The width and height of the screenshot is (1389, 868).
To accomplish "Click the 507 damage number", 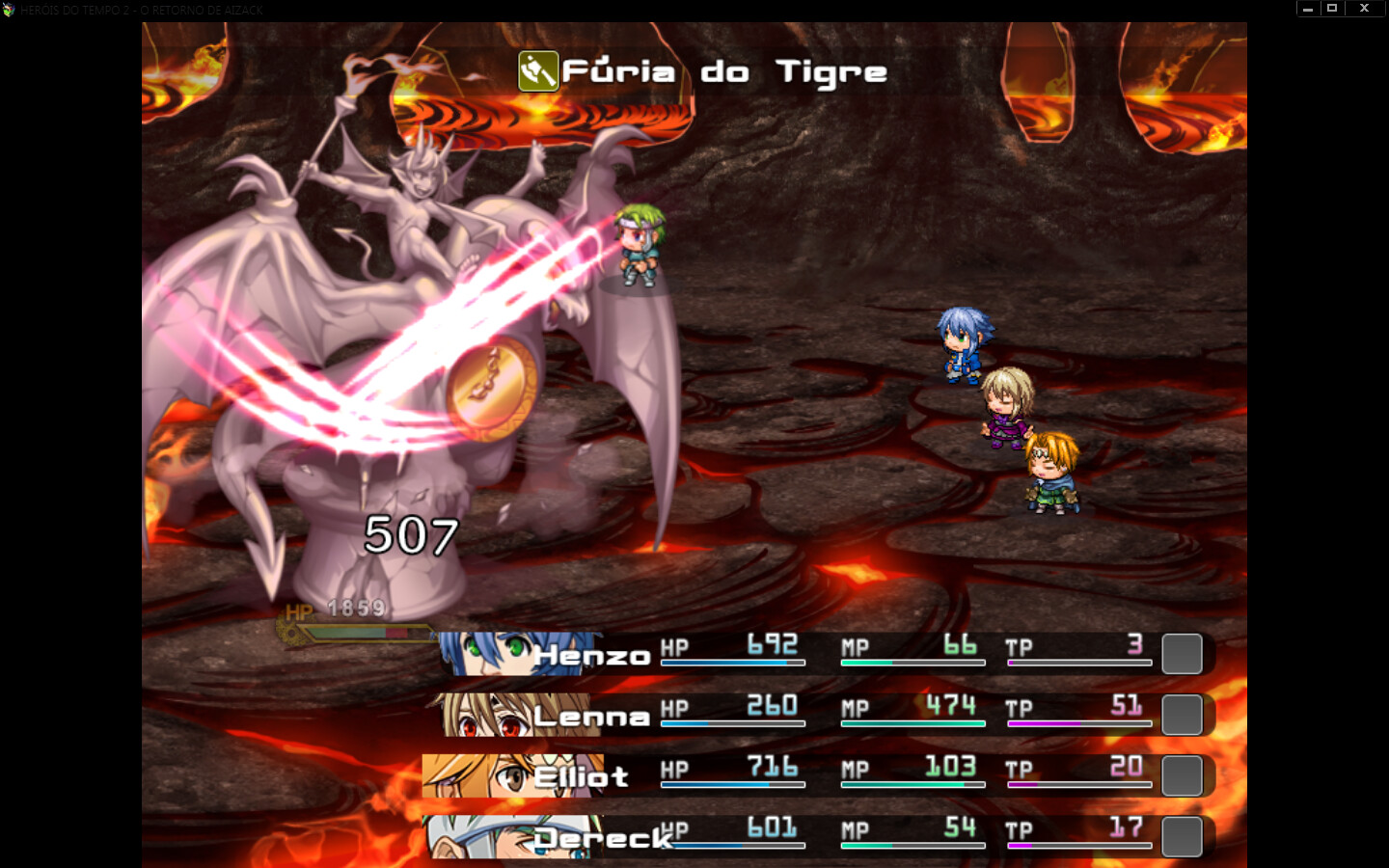I will [x=410, y=537].
